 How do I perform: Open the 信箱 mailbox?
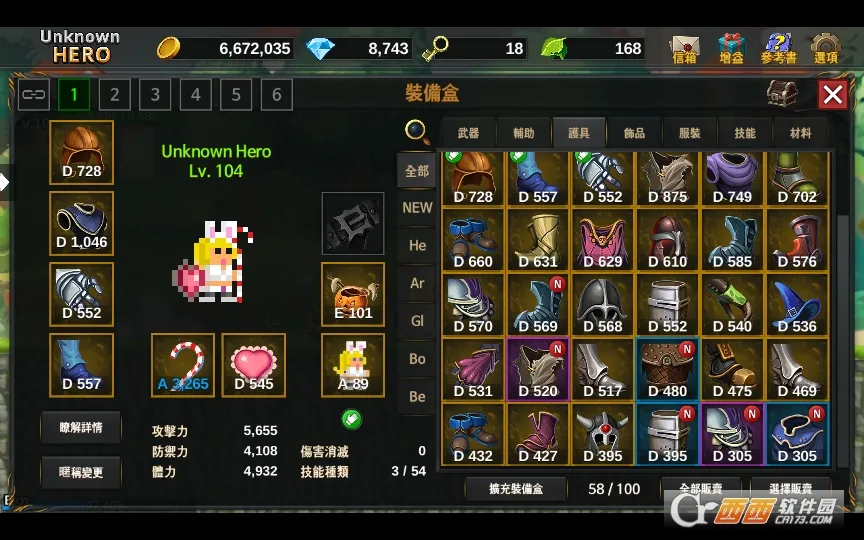[x=685, y=48]
